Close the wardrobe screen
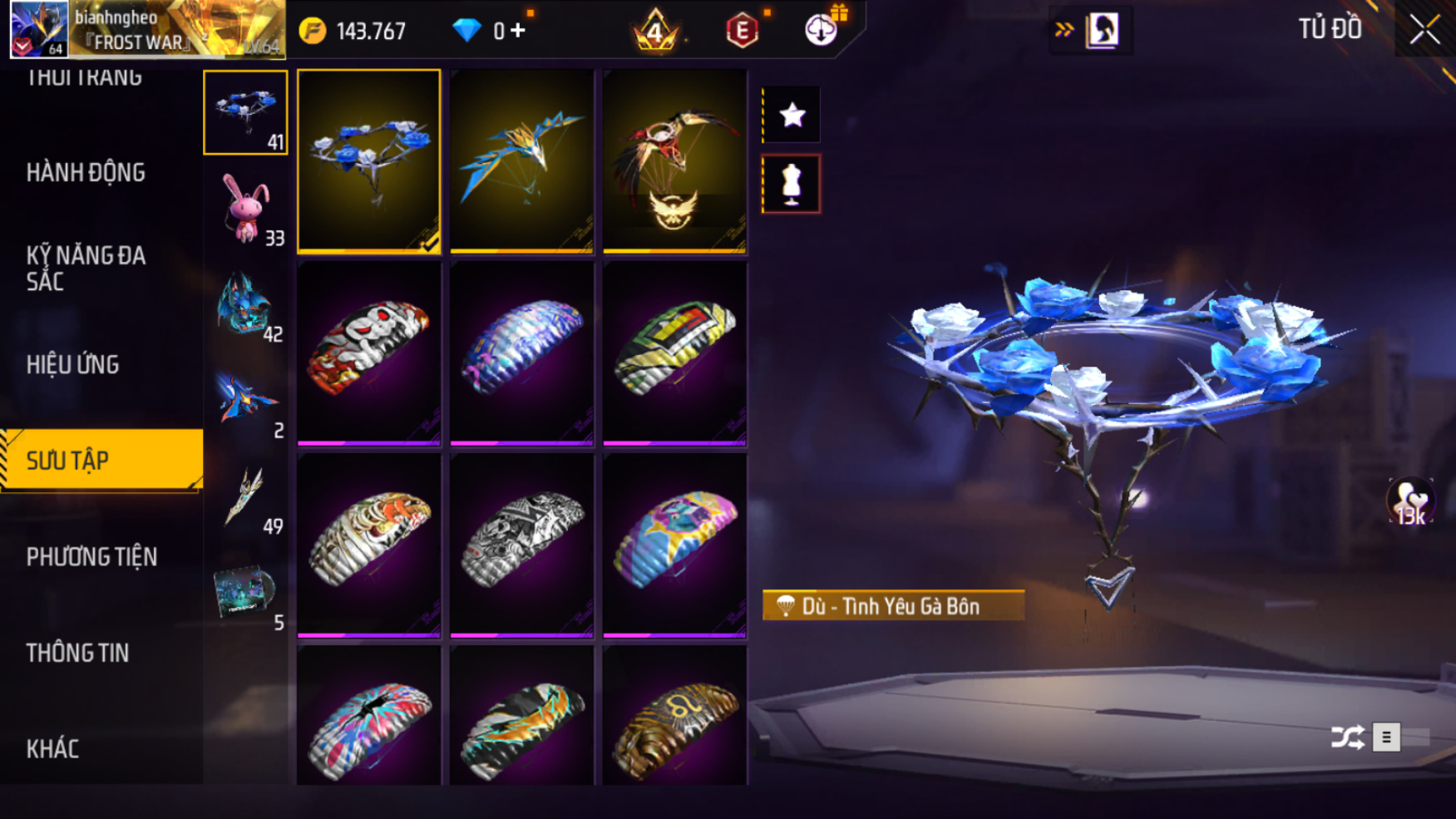 coord(1424,30)
